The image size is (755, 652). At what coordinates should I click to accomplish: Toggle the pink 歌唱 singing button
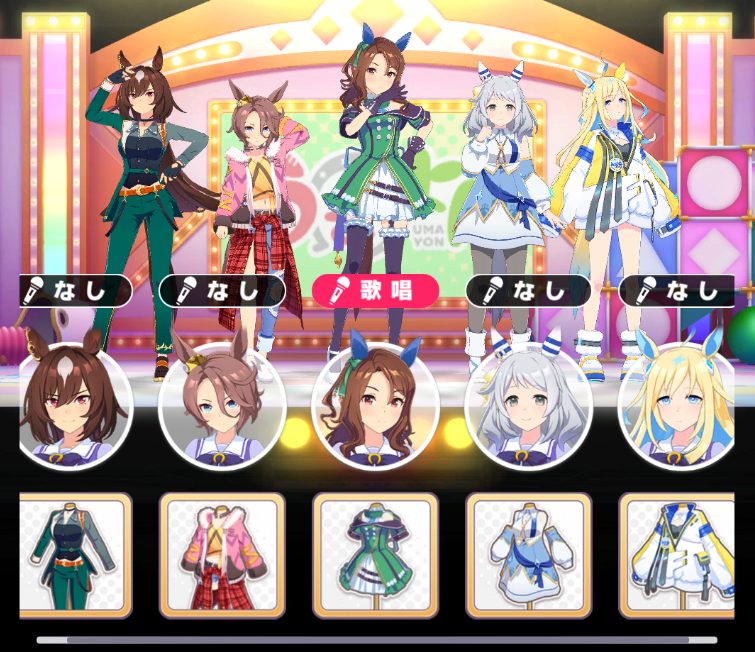click(375, 291)
